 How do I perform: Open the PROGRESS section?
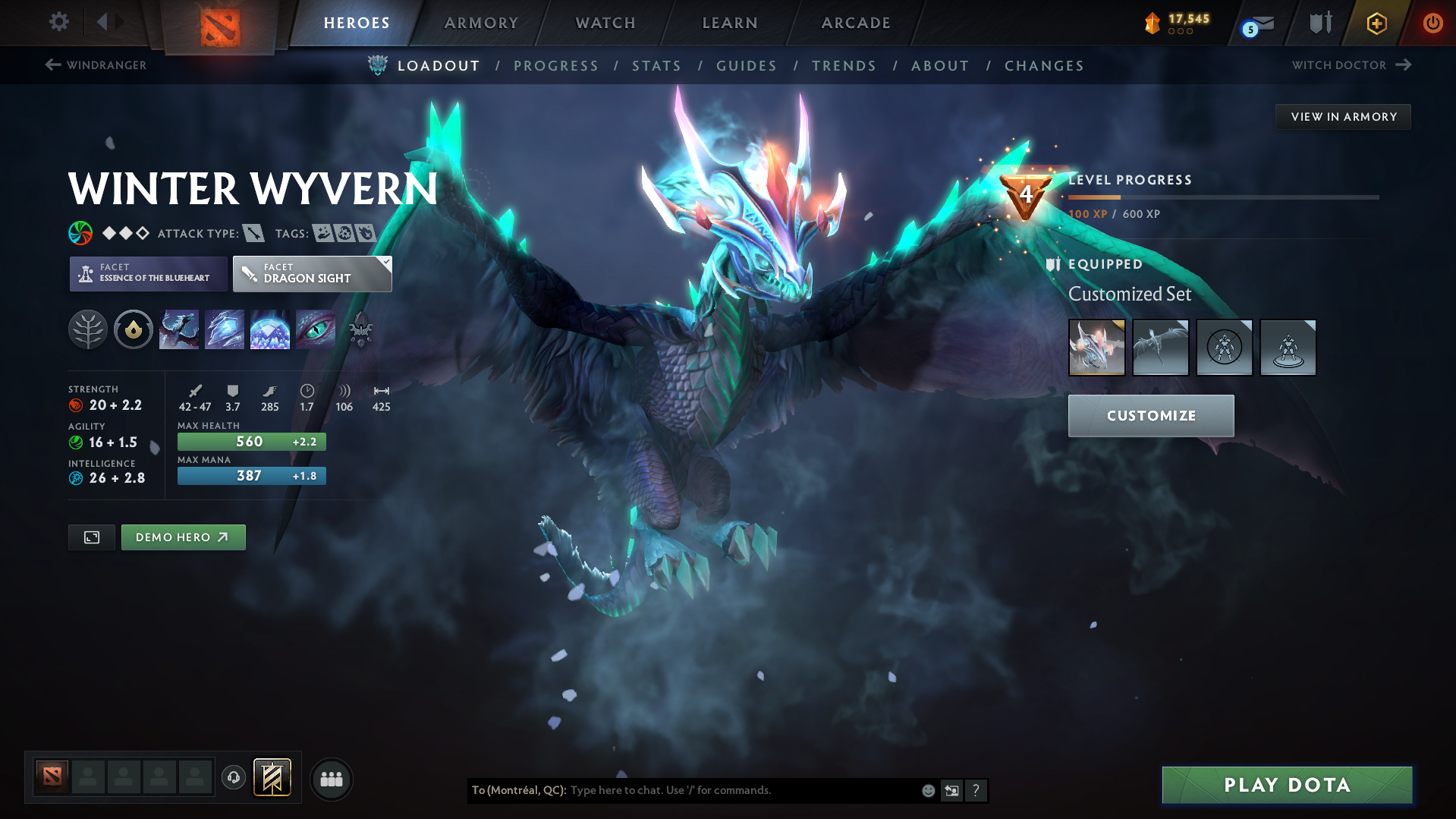point(556,66)
